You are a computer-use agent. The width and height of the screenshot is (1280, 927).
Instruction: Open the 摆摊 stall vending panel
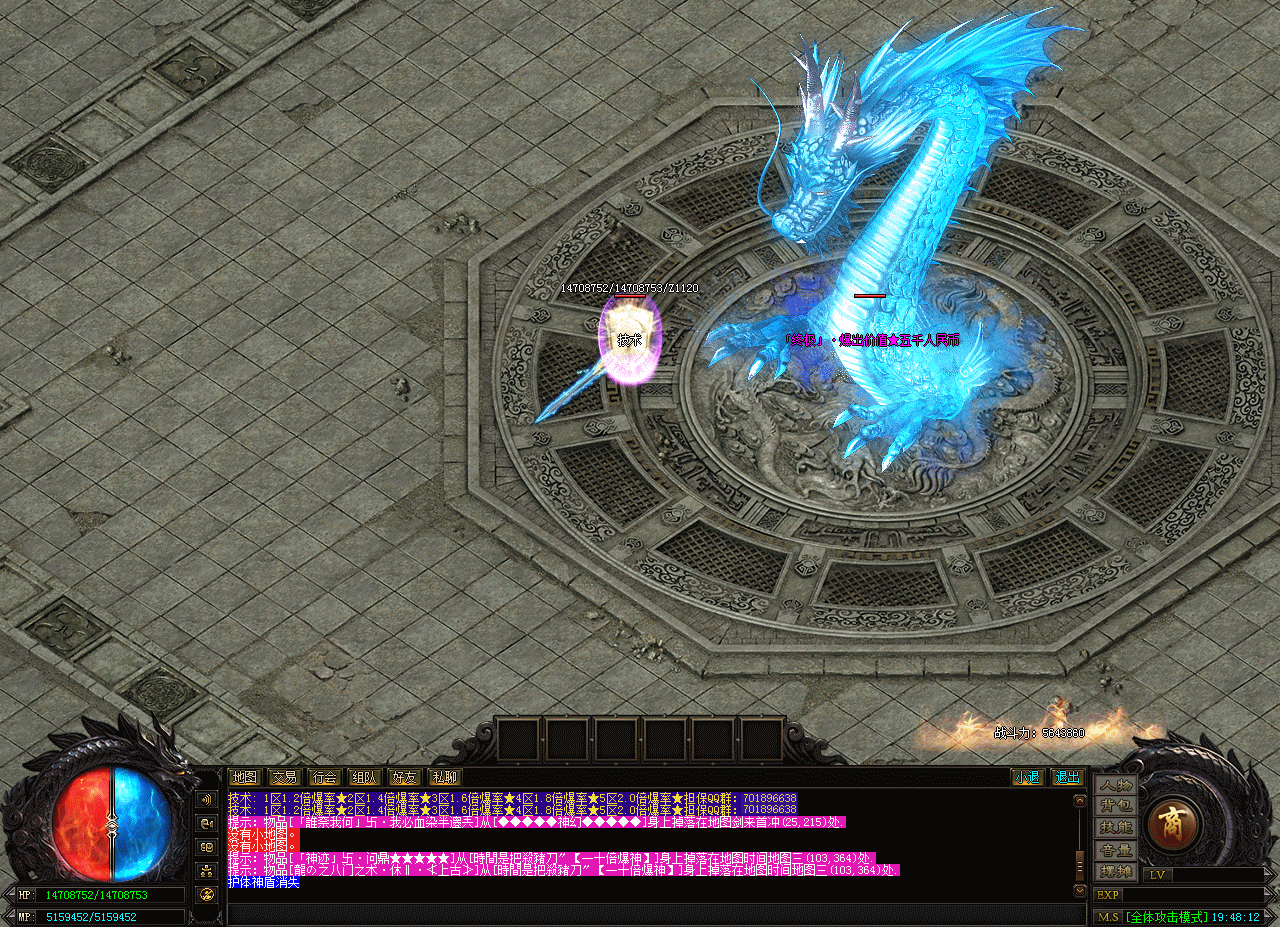pos(1115,871)
